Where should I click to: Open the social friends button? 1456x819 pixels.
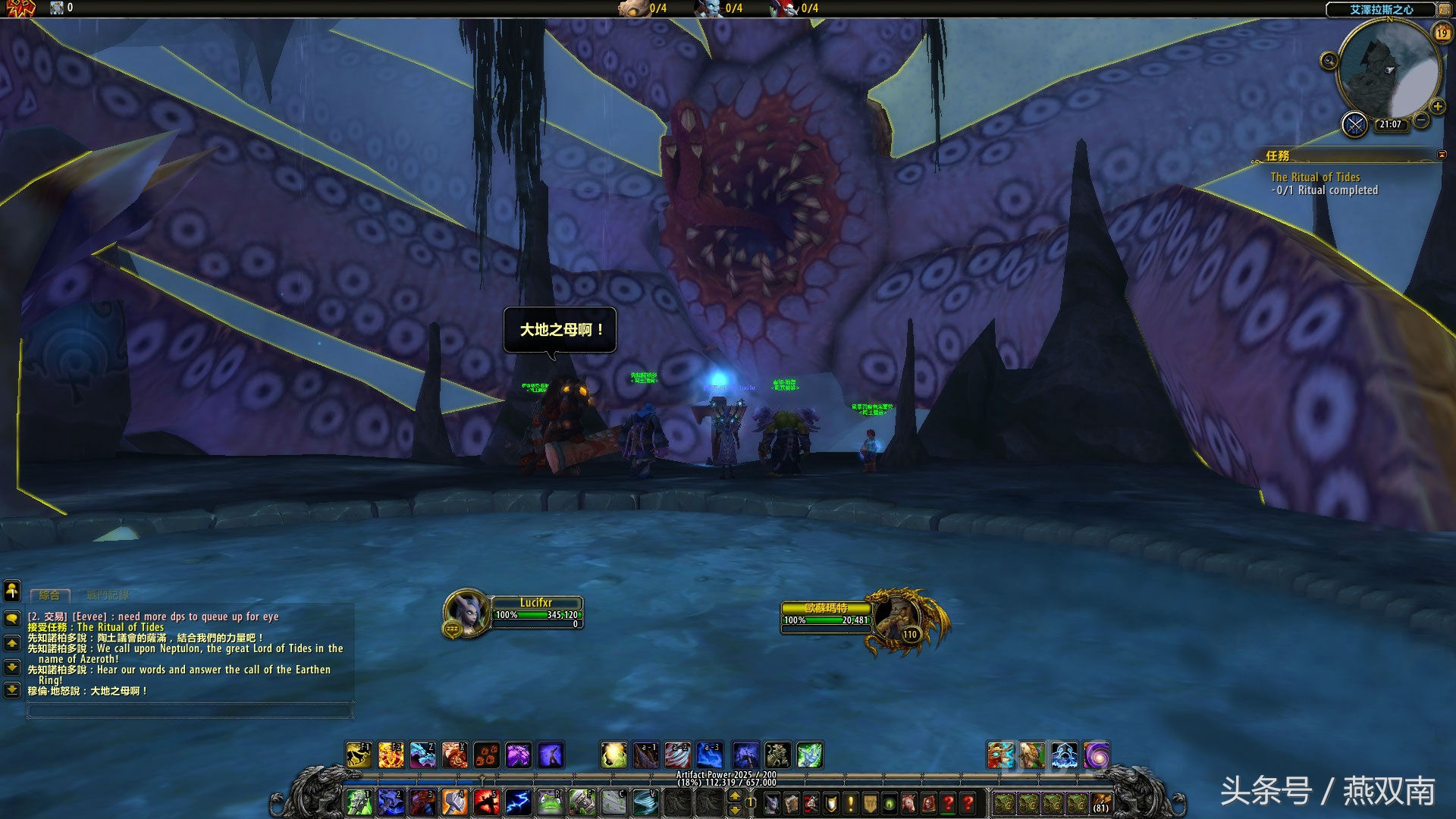pos(12,590)
